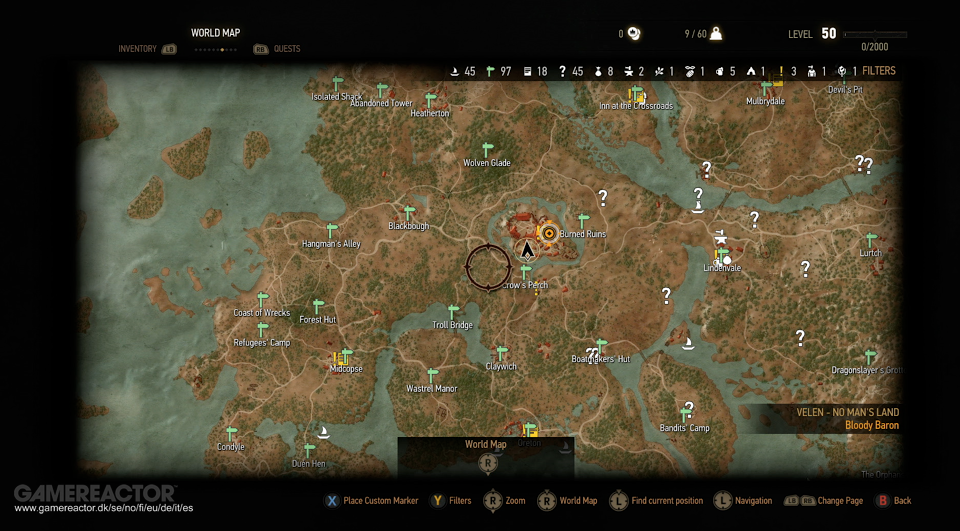This screenshot has width=960, height=531.
Task: Click the Condyle signpost marker
Action: click(x=231, y=434)
